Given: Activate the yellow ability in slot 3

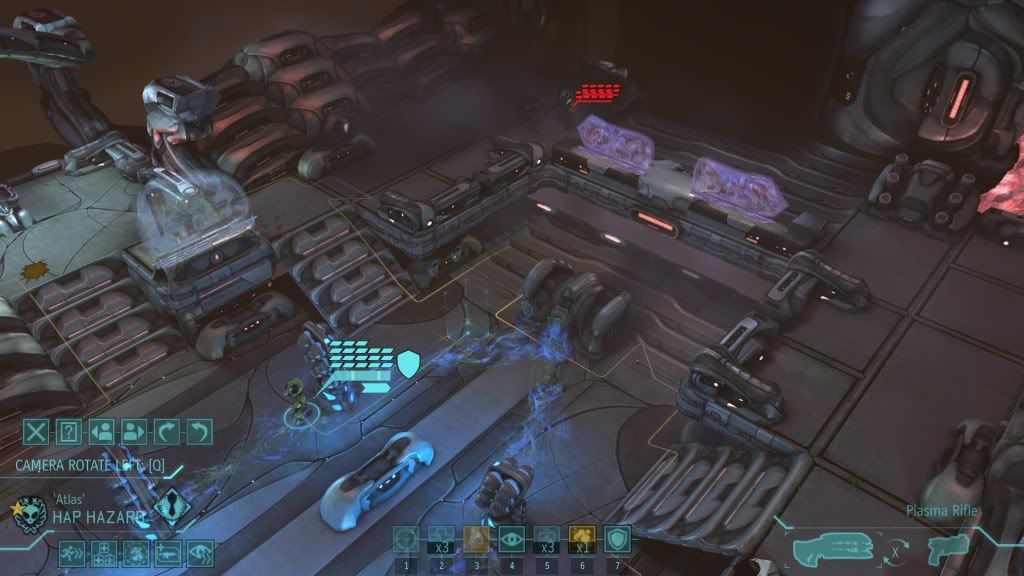Looking at the screenshot, I should pyautogui.click(x=476, y=540).
